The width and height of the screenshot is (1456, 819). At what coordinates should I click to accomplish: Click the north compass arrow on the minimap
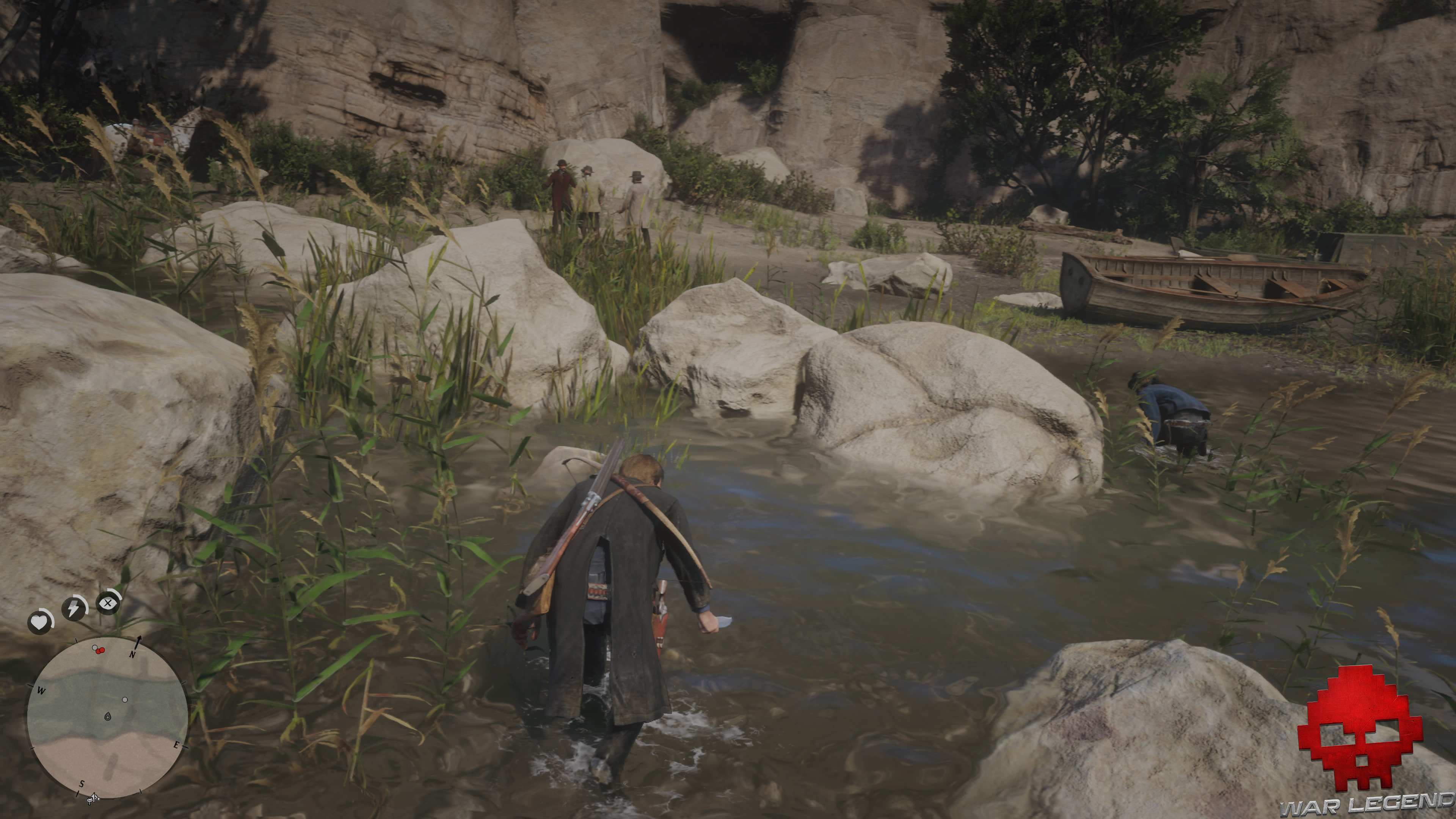138,643
